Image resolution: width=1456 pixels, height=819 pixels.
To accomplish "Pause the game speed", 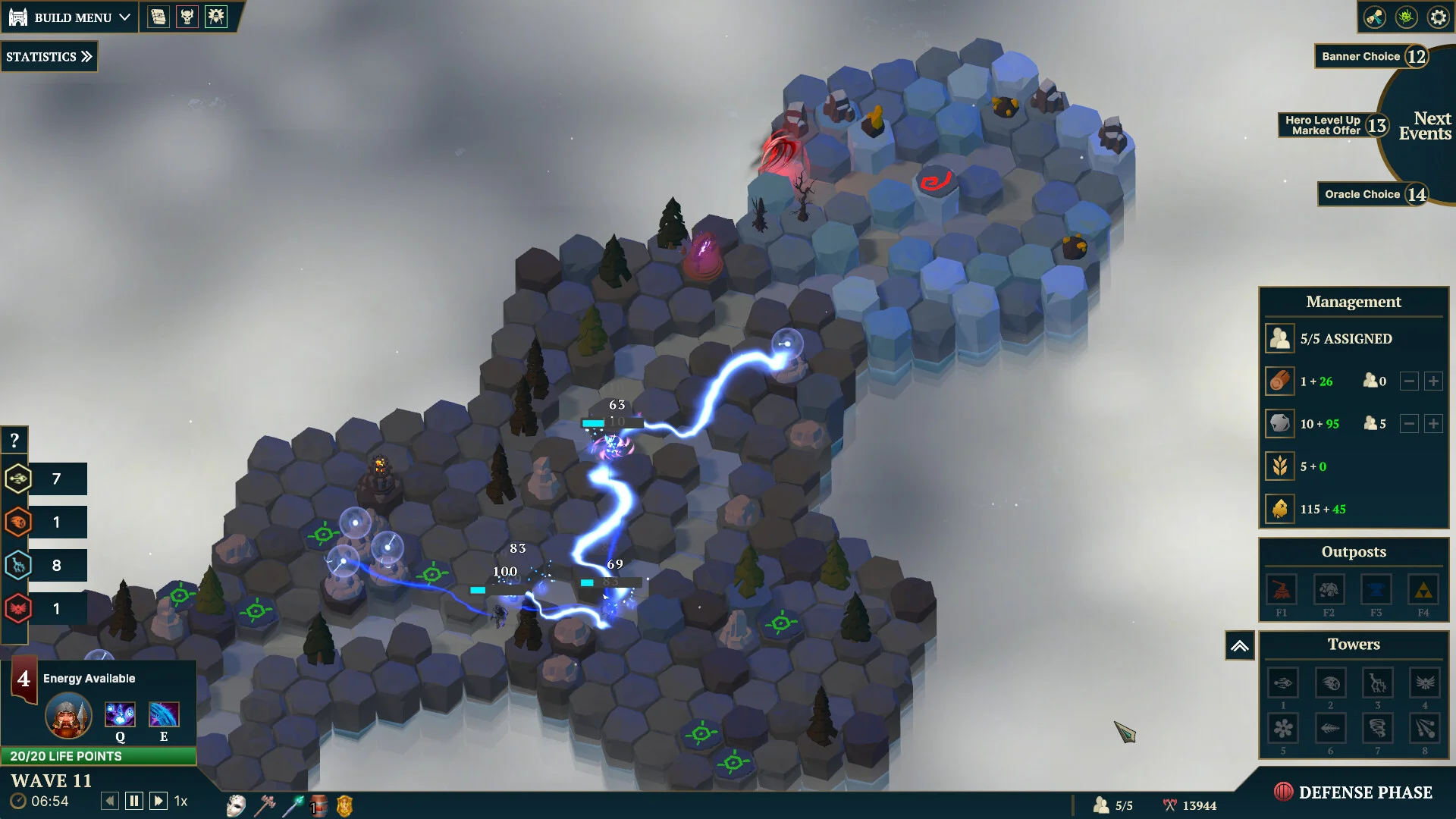I will click(x=134, y=801).
